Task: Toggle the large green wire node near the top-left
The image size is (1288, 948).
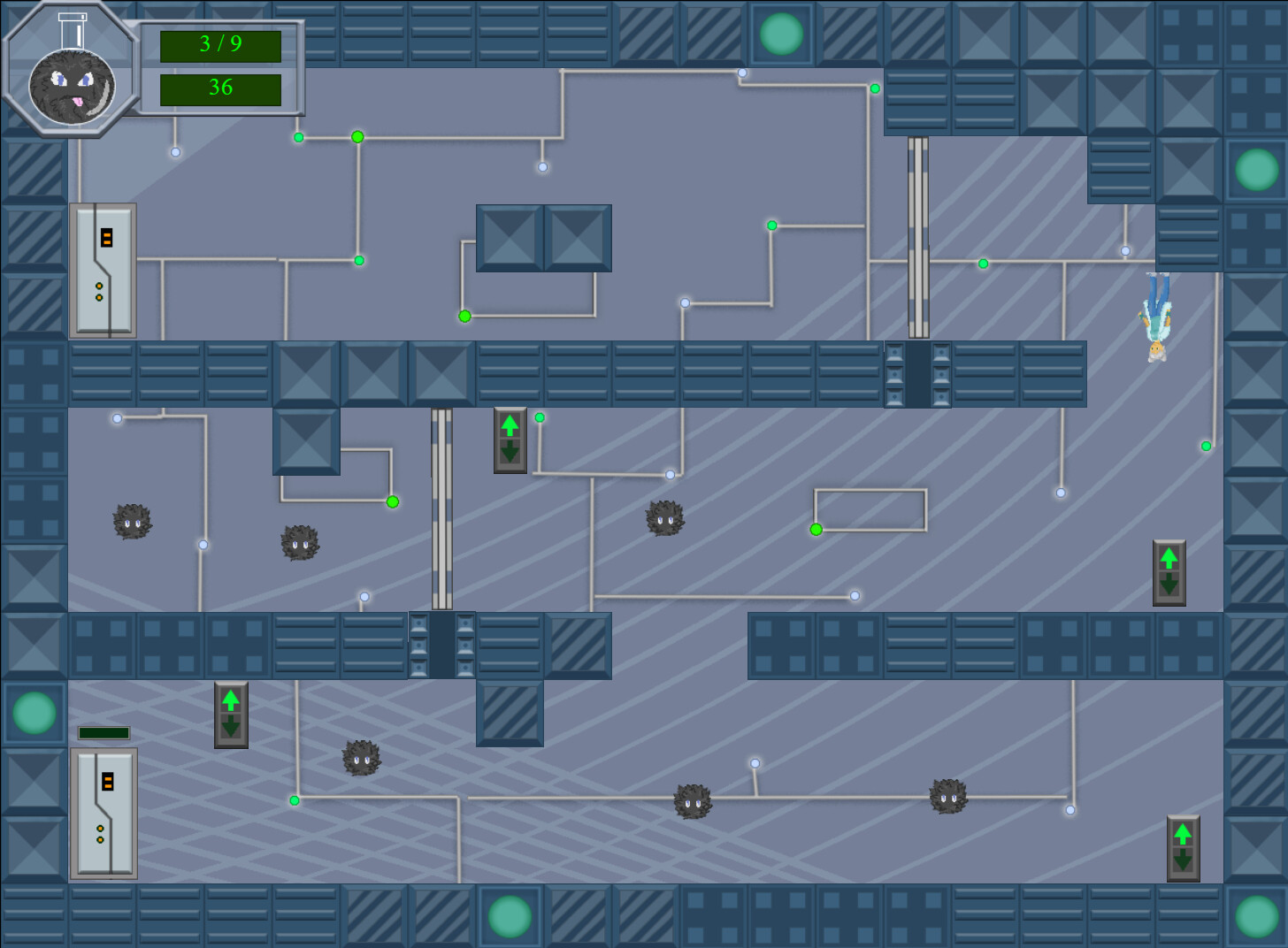Action: click(357, 137)
